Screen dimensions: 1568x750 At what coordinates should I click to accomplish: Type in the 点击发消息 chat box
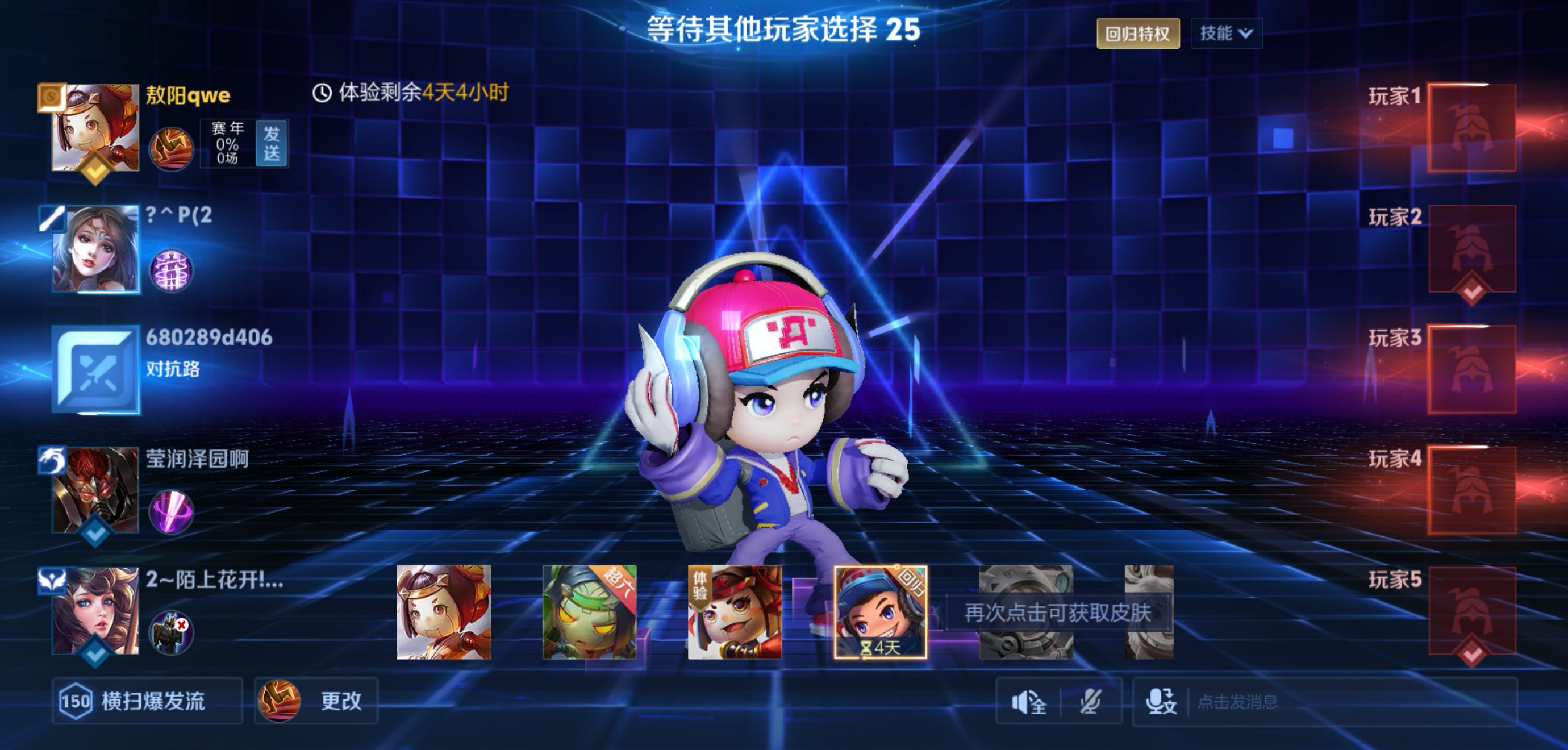1339,702
